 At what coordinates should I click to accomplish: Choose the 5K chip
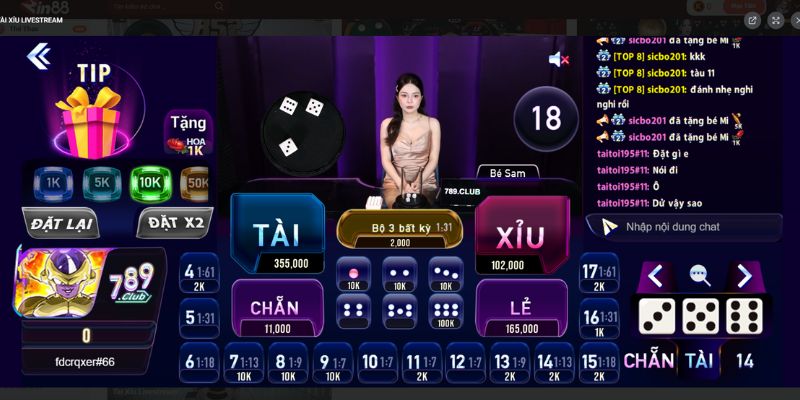(x=100, y=183)
